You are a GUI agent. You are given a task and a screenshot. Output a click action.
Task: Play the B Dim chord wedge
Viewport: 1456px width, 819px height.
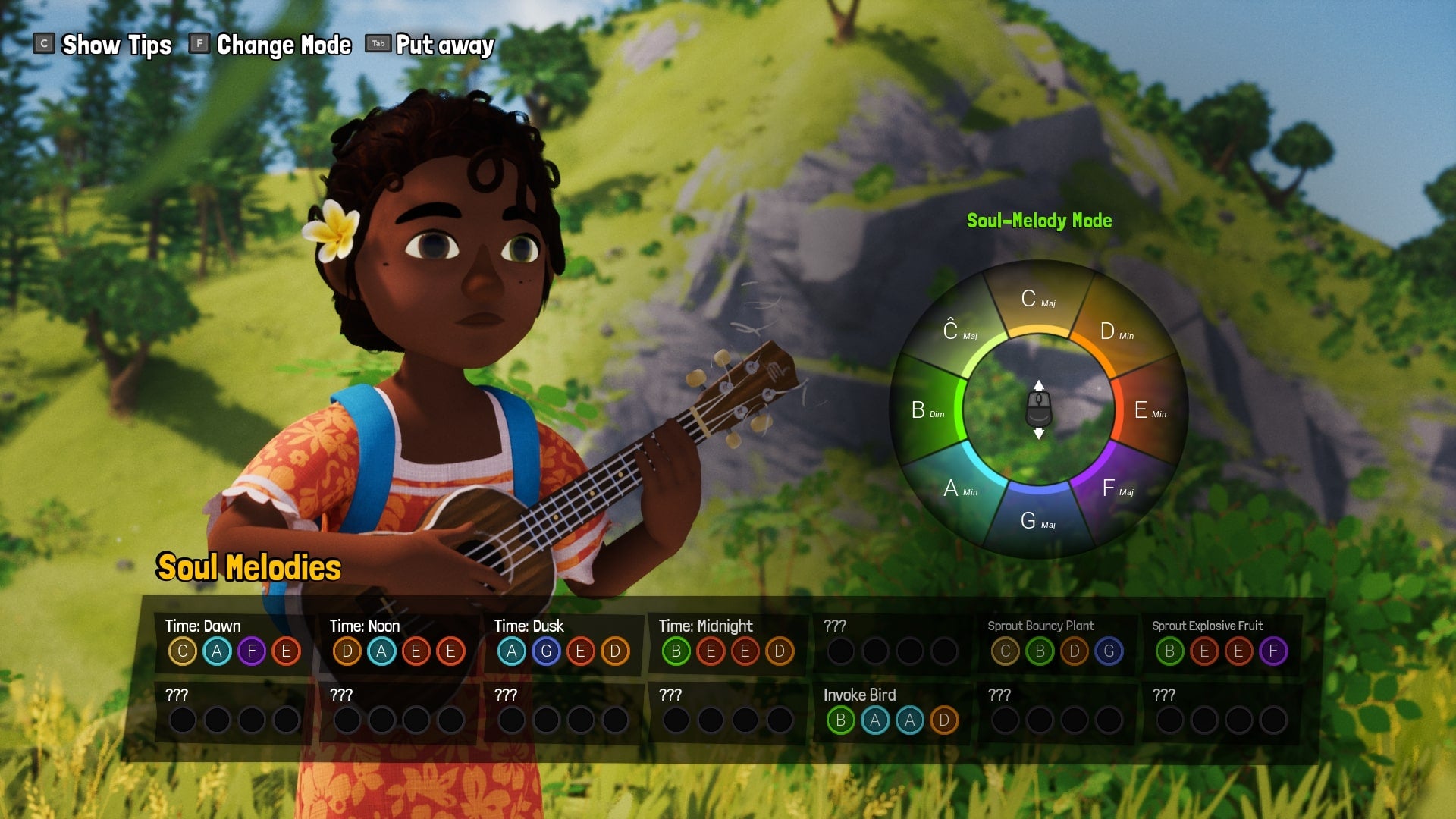tap(927, 410)
